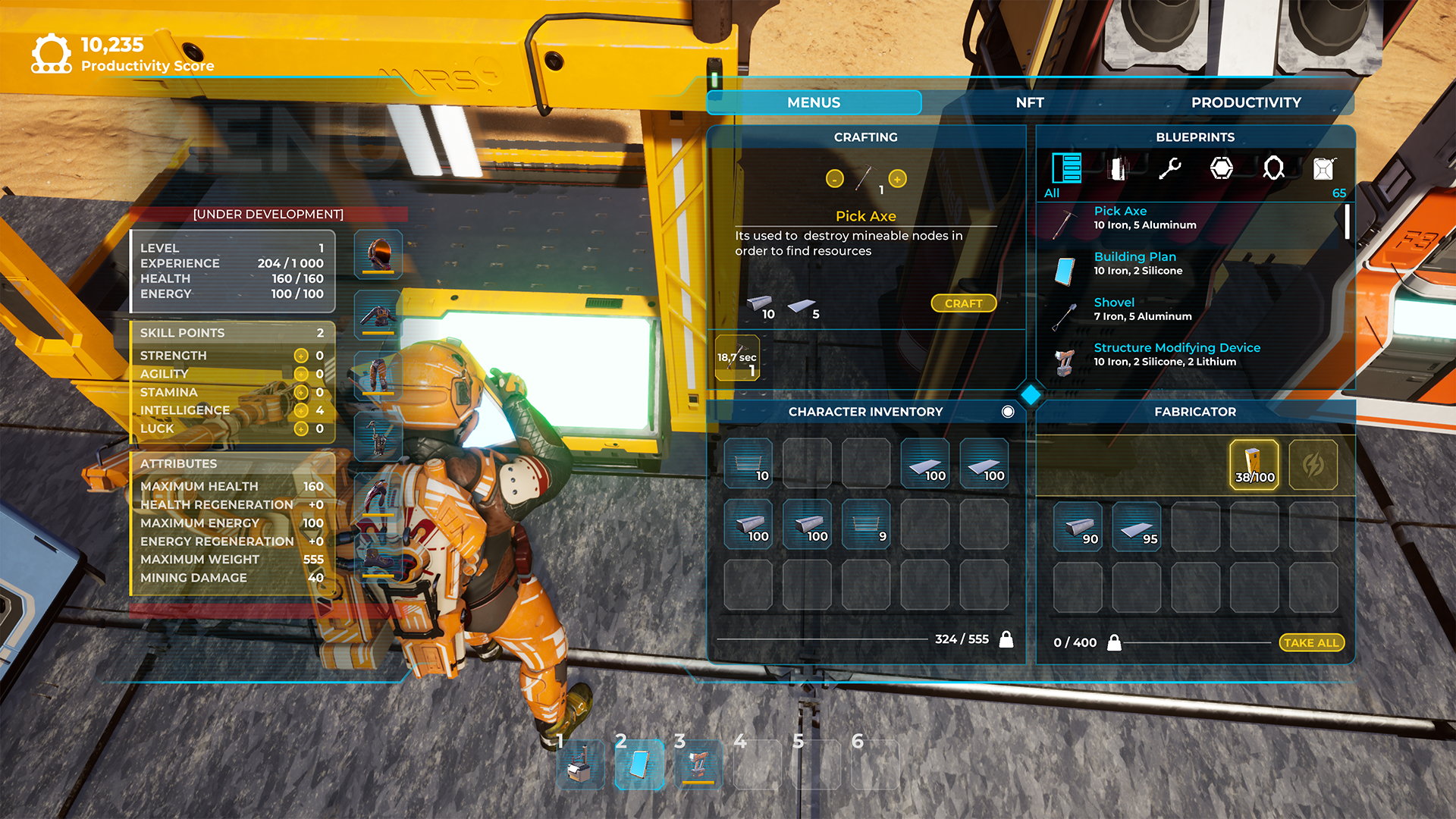This screenshot has width=1456, height=819.
Task: Show all blueprints with the All filter
Action: 1065,170
